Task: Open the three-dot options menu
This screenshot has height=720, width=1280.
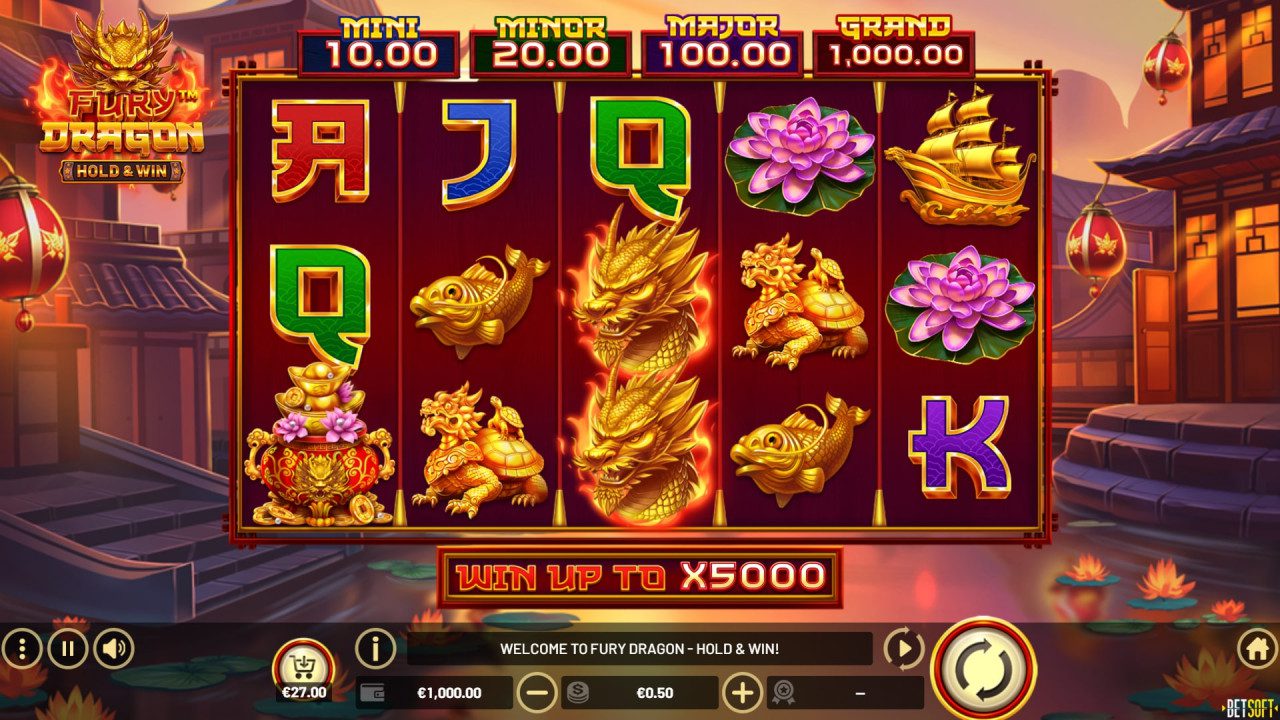Action: tap(21, 648)
